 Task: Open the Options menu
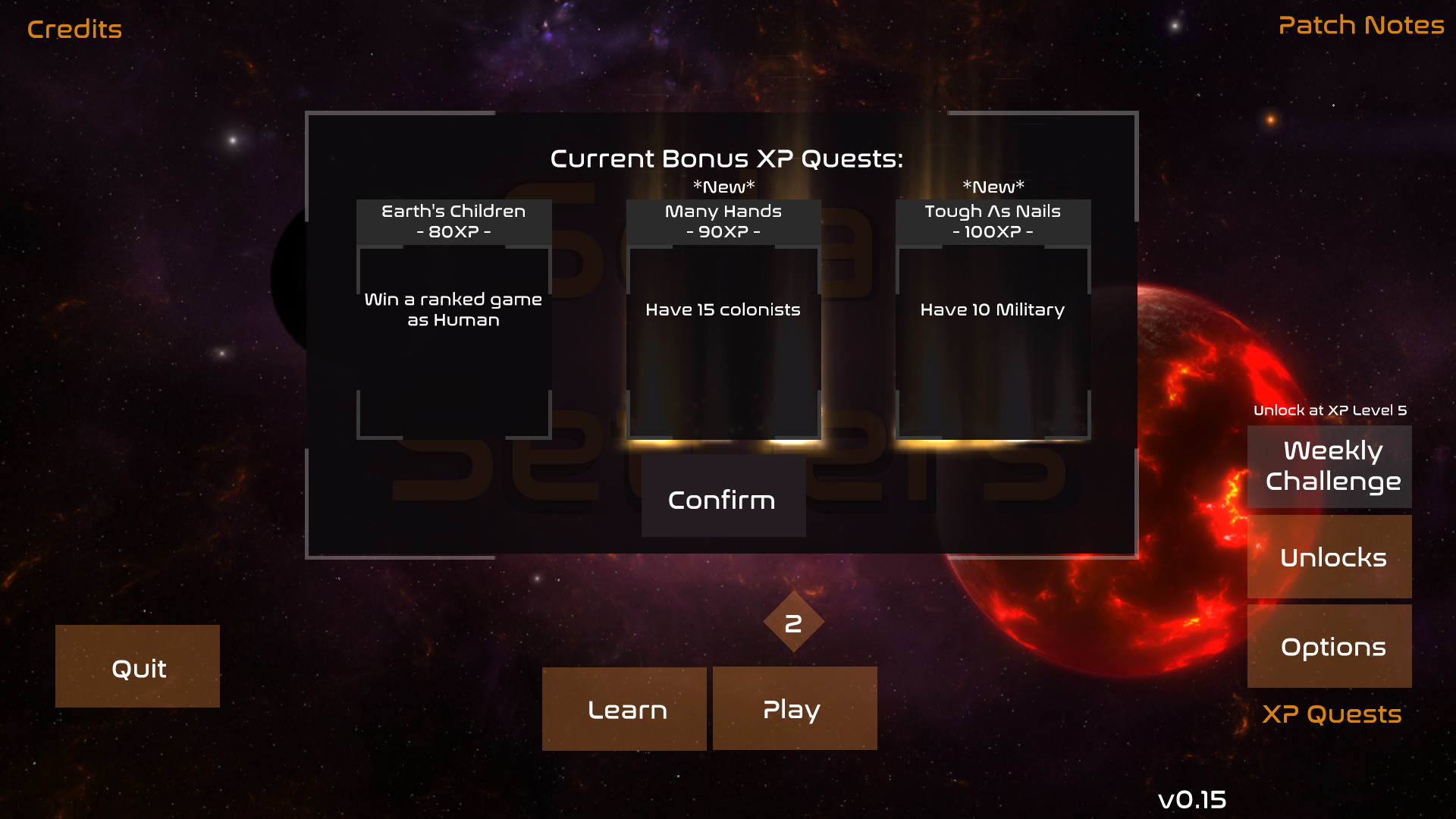point(1329,646)
